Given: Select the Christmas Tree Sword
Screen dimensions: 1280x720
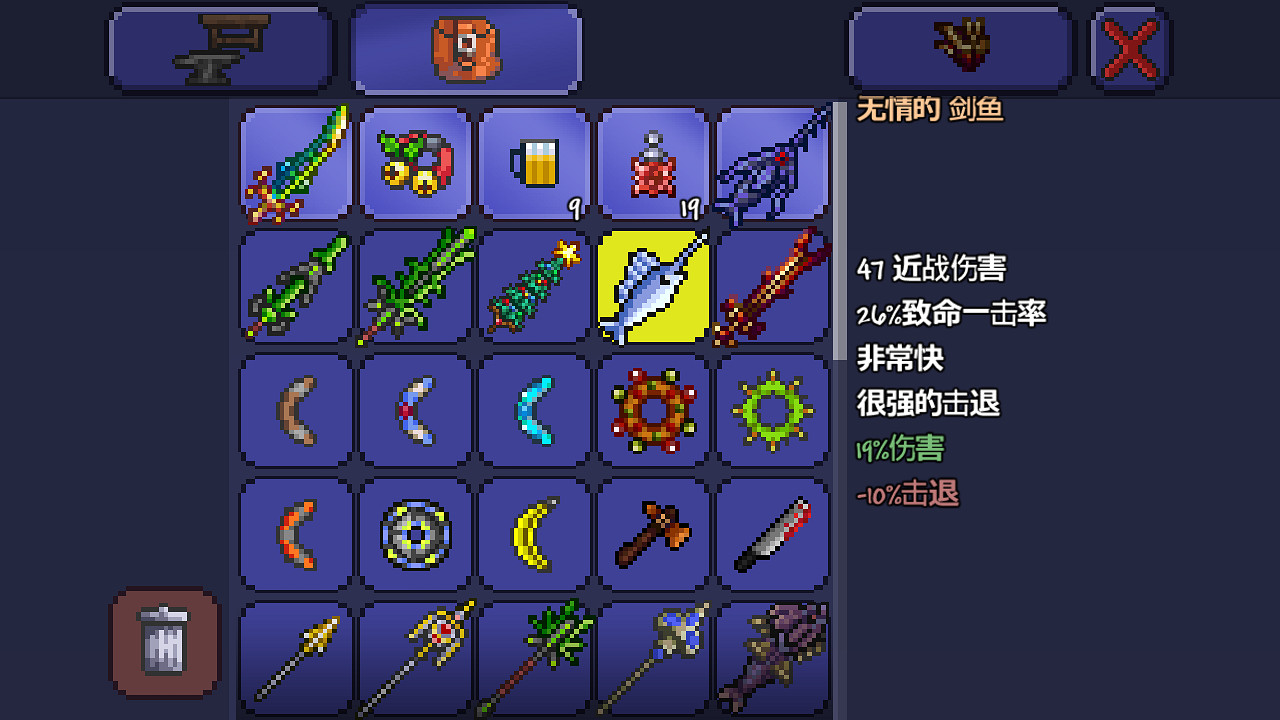Looking at the screenshot, I should pos(534,288).
